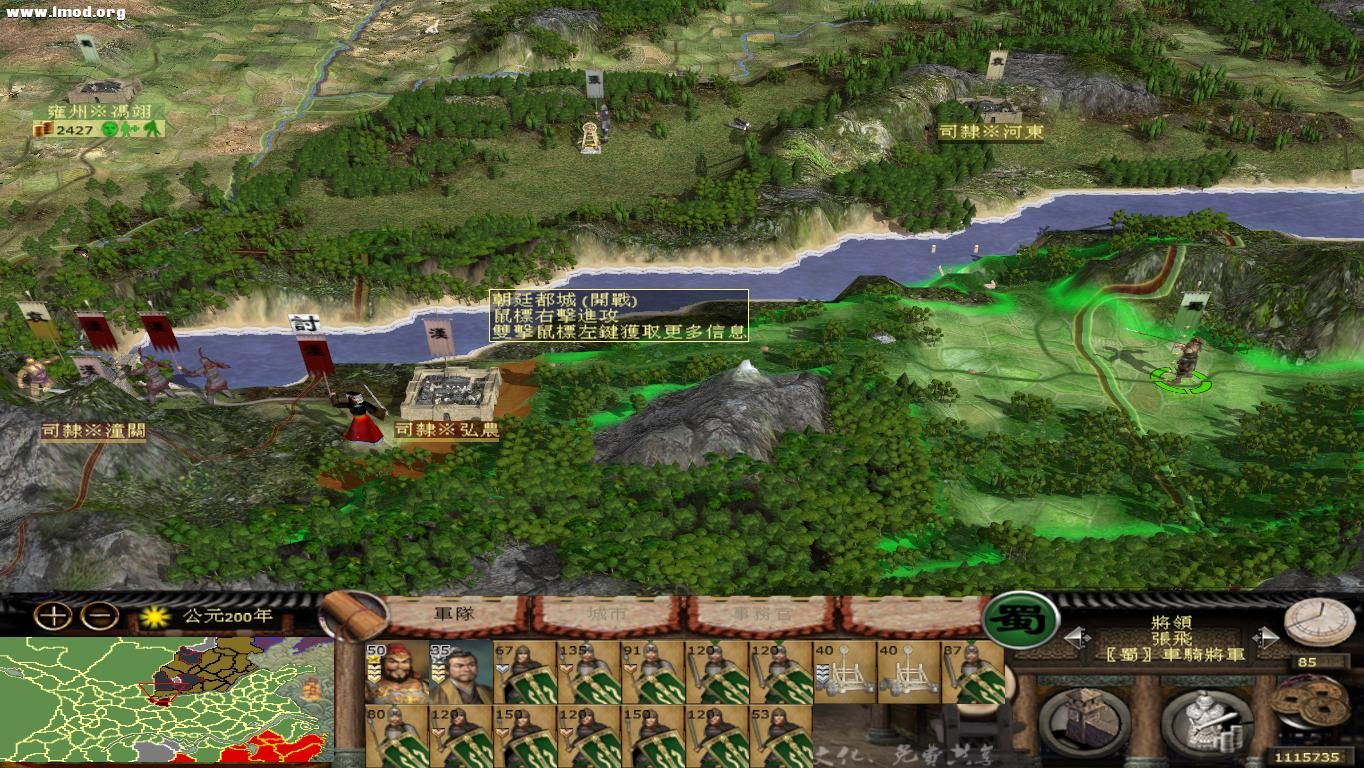Pick the infantry unit card with 87 men
This screenshot has width=1364, height=768.
(x=973, y=672)
